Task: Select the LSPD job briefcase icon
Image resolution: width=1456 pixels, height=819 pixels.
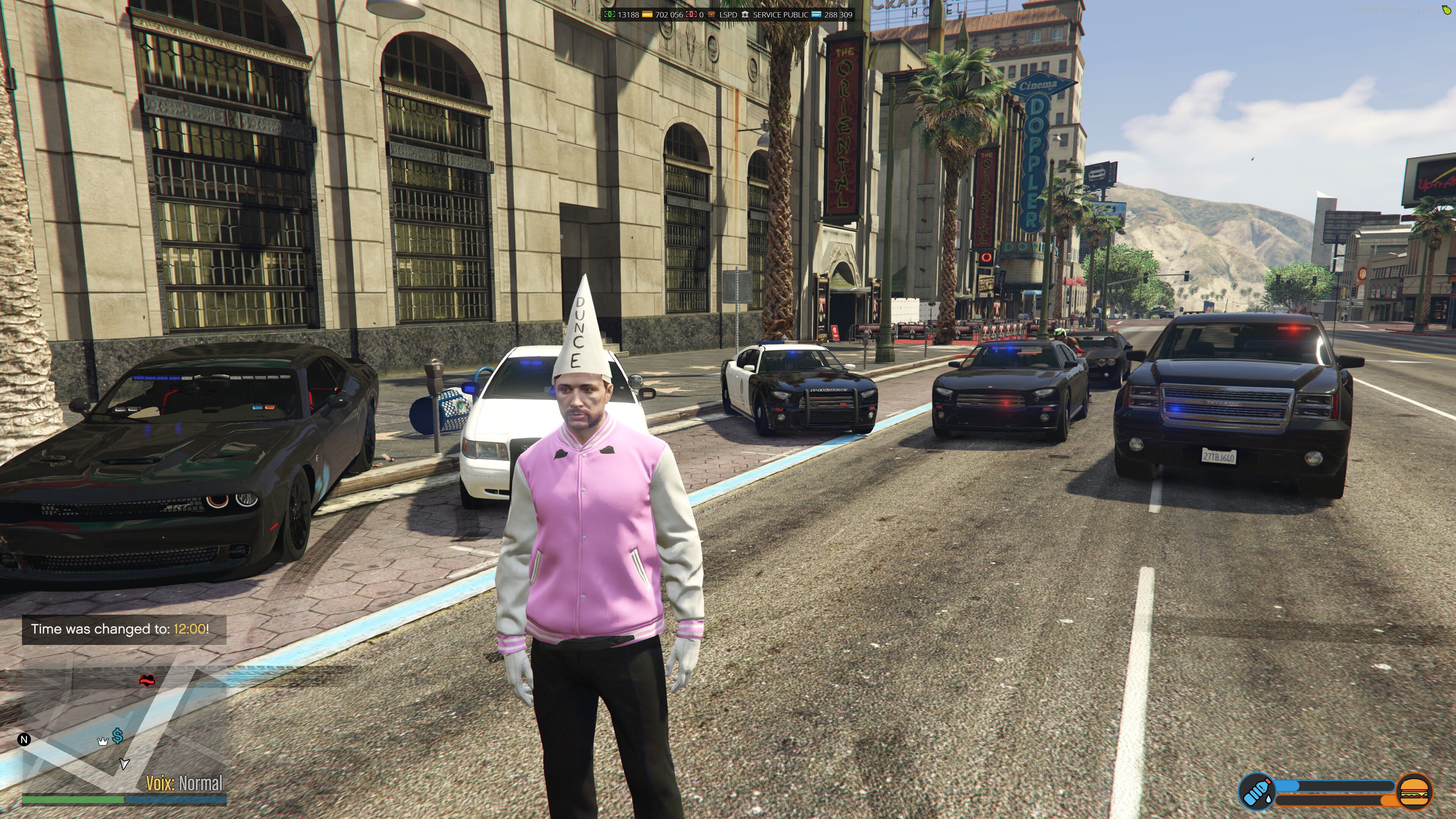Action: 712,14
